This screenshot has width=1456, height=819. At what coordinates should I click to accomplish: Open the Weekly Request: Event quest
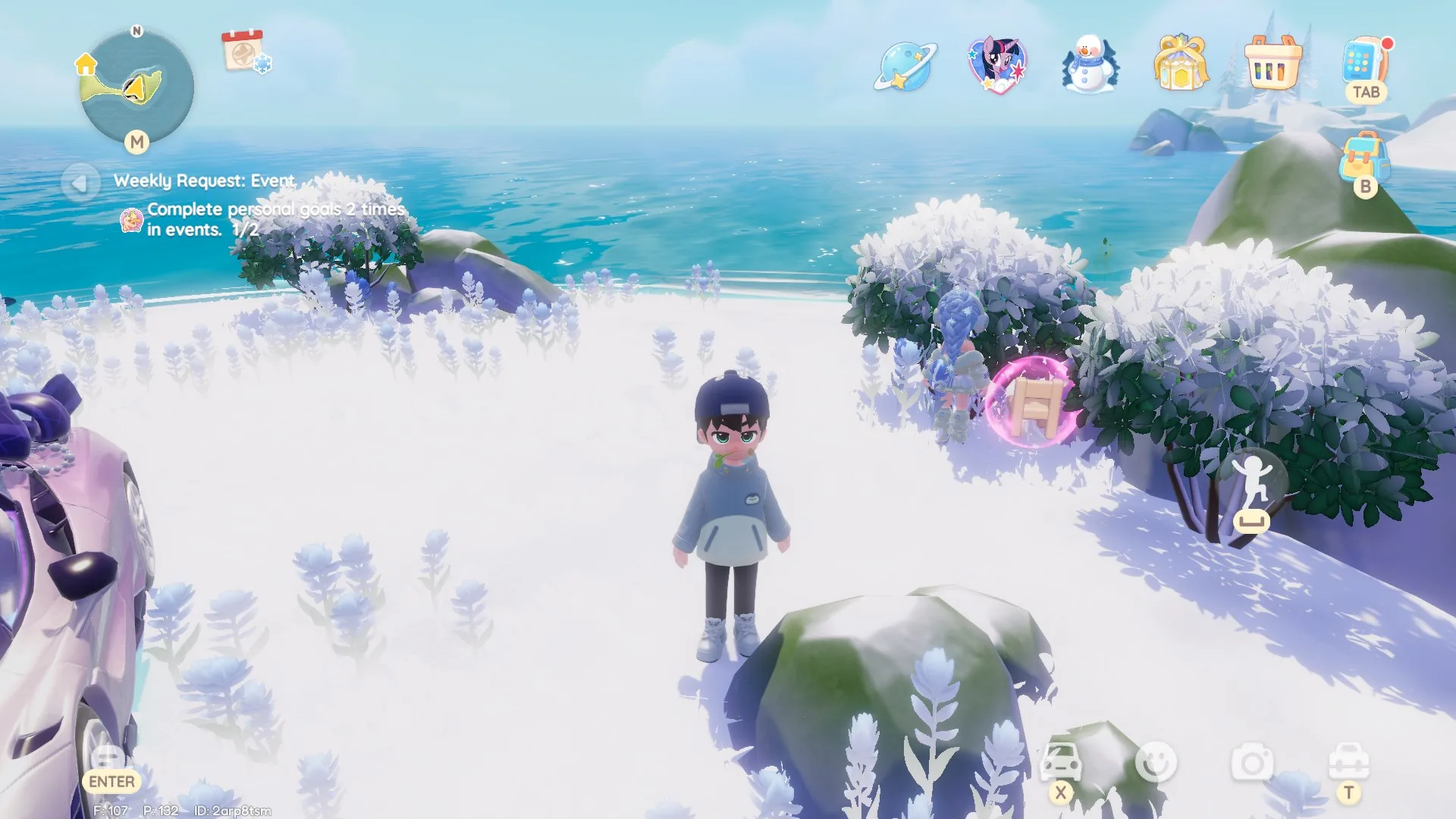pos(204,180)
